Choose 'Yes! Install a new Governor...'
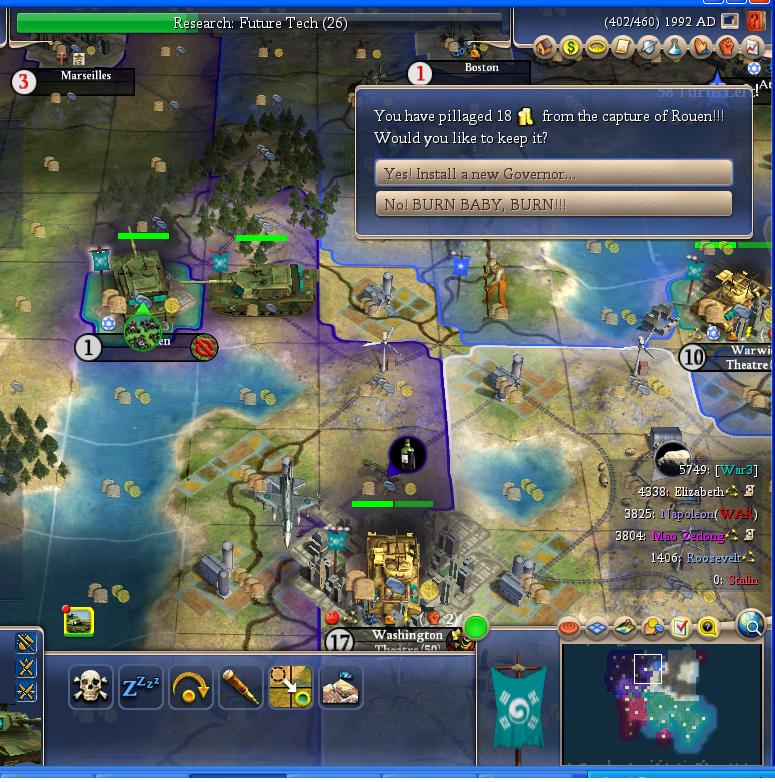Viewport: 775px width, 782px height. [553, 173]
